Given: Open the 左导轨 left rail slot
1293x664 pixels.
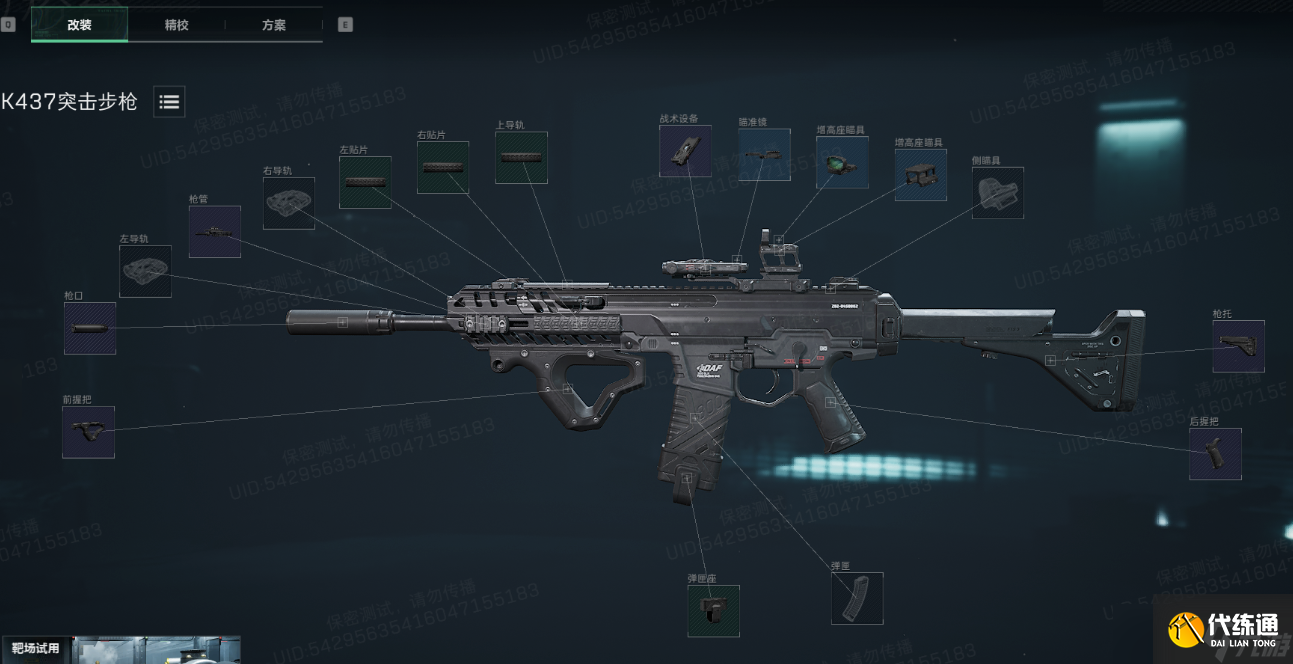Looking at the screenshot, I should click(x=145, y=271).
